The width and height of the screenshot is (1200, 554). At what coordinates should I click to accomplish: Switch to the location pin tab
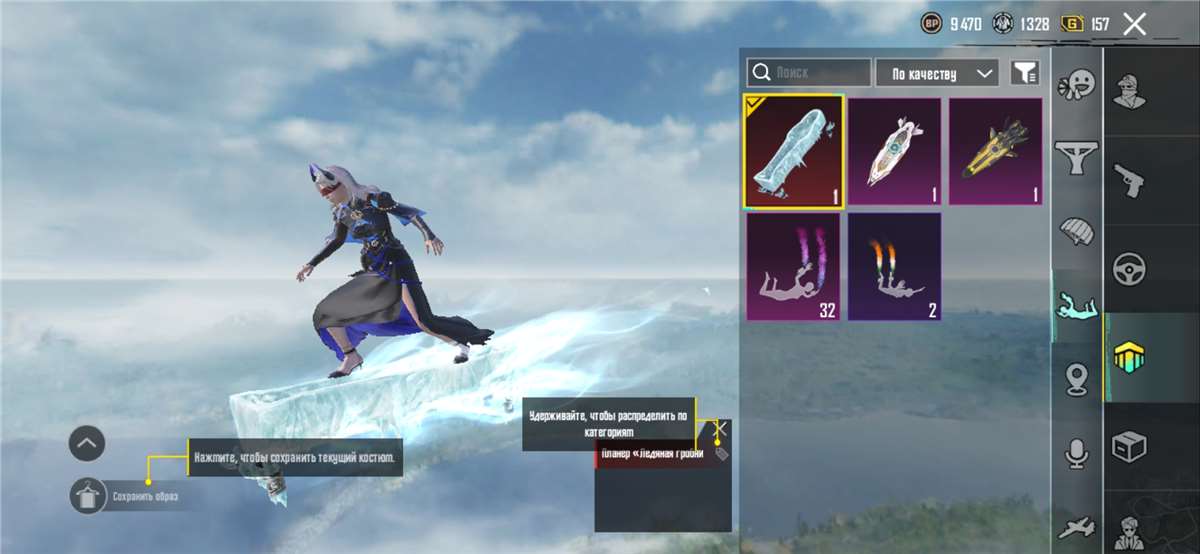tap(1077, 378)
